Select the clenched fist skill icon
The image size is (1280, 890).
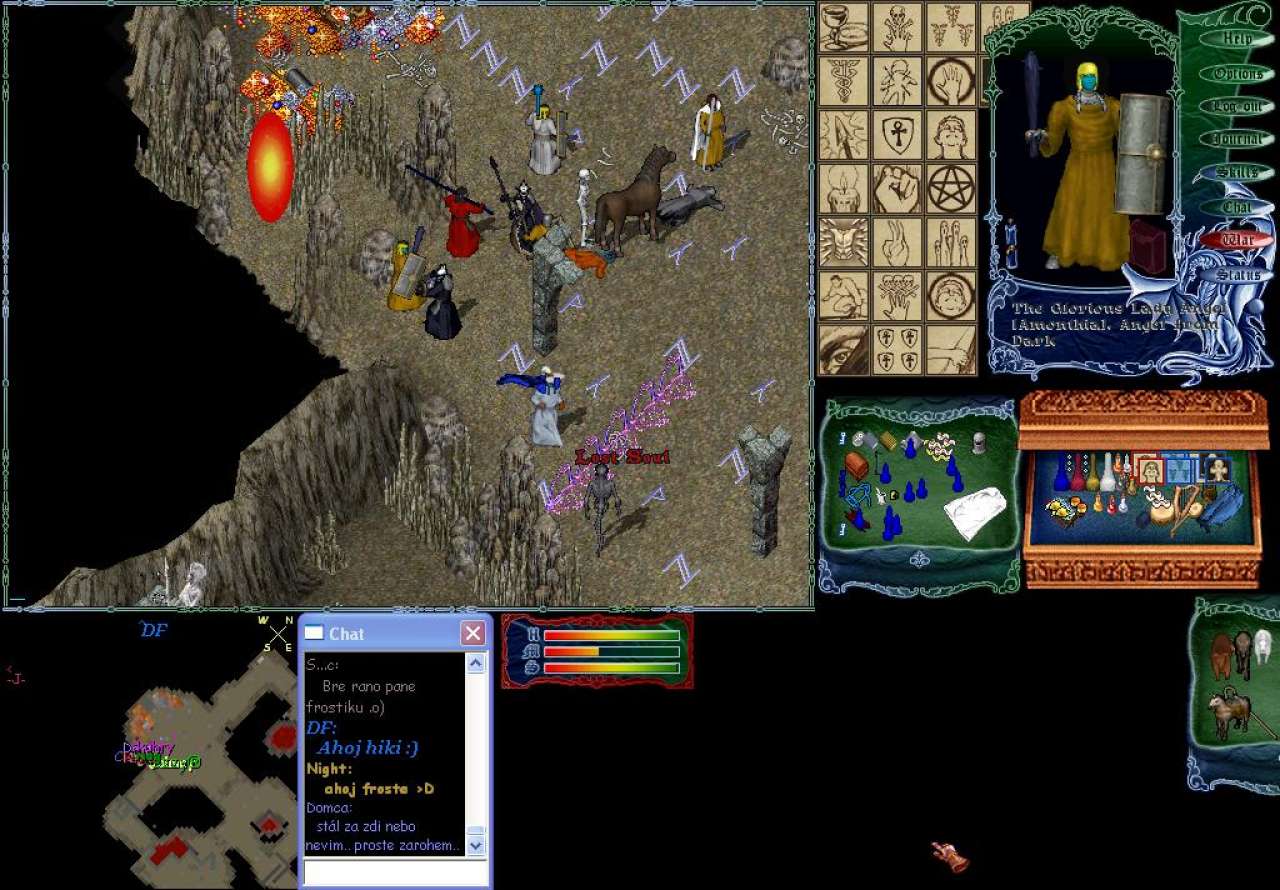pos(897,188)
